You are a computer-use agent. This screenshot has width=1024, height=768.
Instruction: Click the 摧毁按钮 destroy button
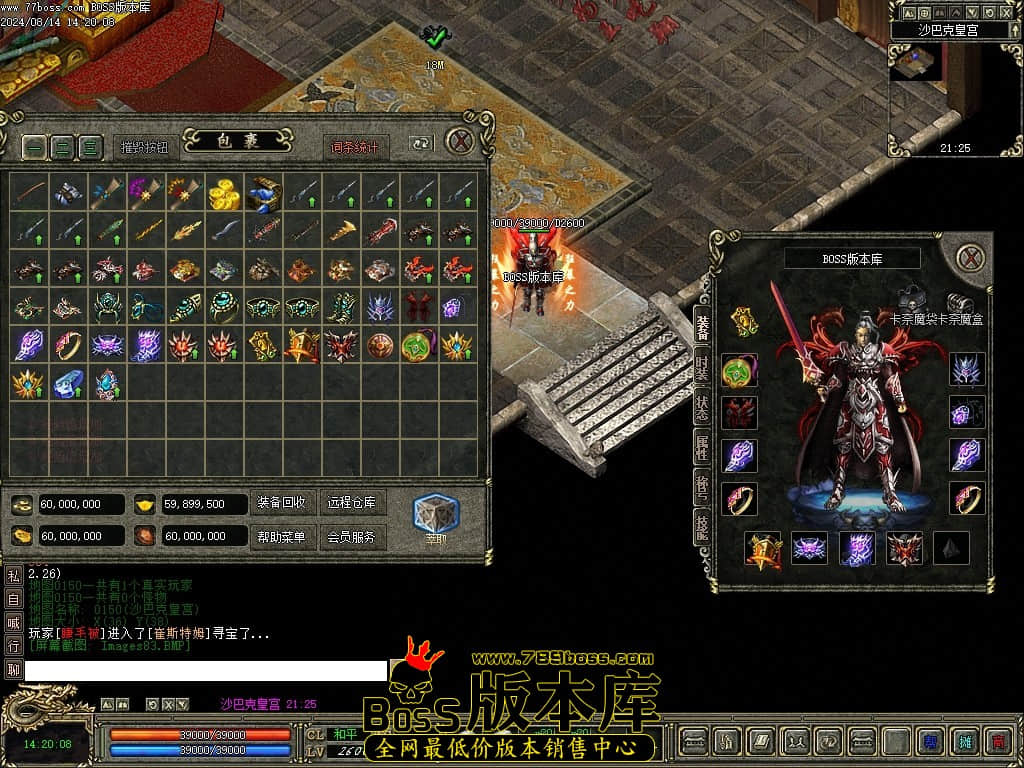point(145,147)
